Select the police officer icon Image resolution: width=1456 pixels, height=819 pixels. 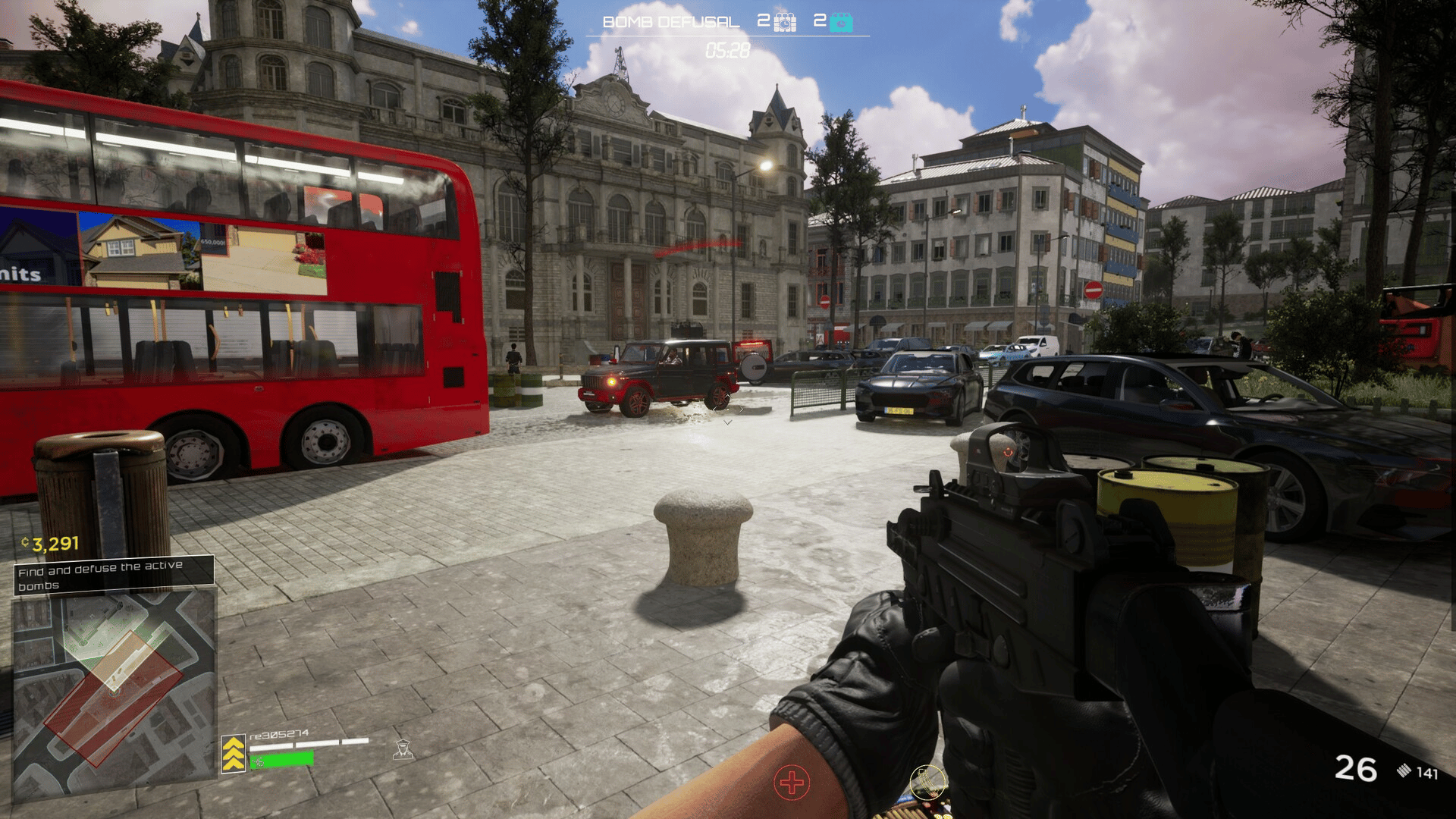tap(403, 749)
